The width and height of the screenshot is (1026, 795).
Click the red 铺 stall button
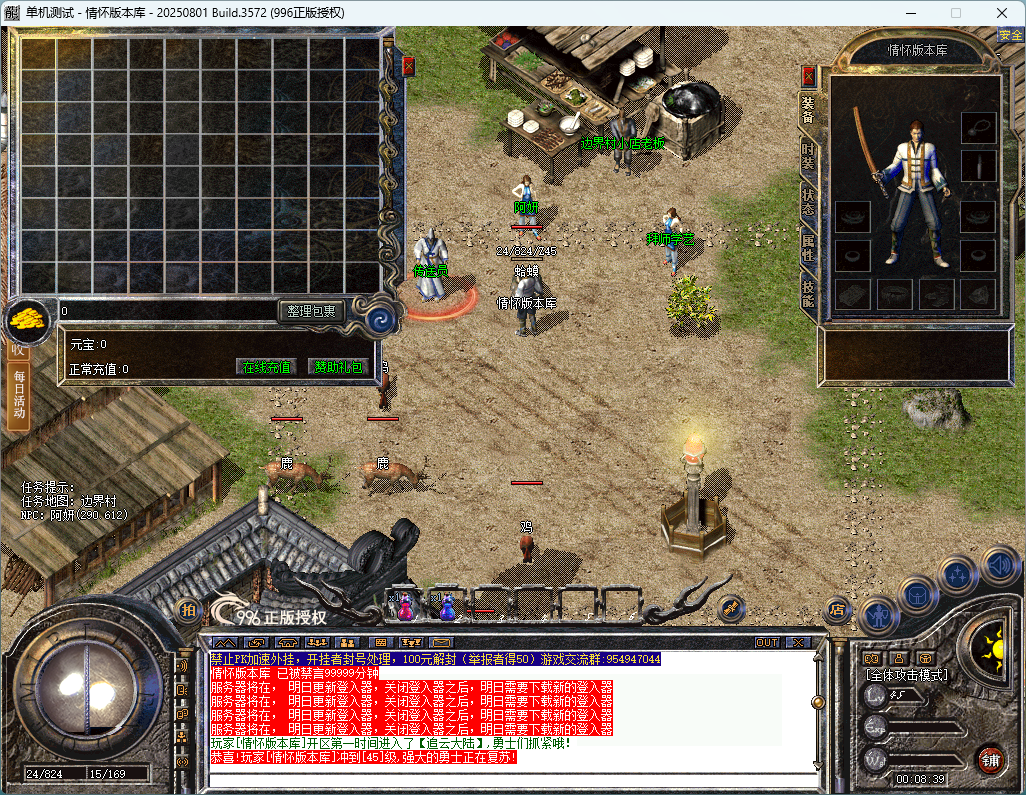click(x=990, y=758)
